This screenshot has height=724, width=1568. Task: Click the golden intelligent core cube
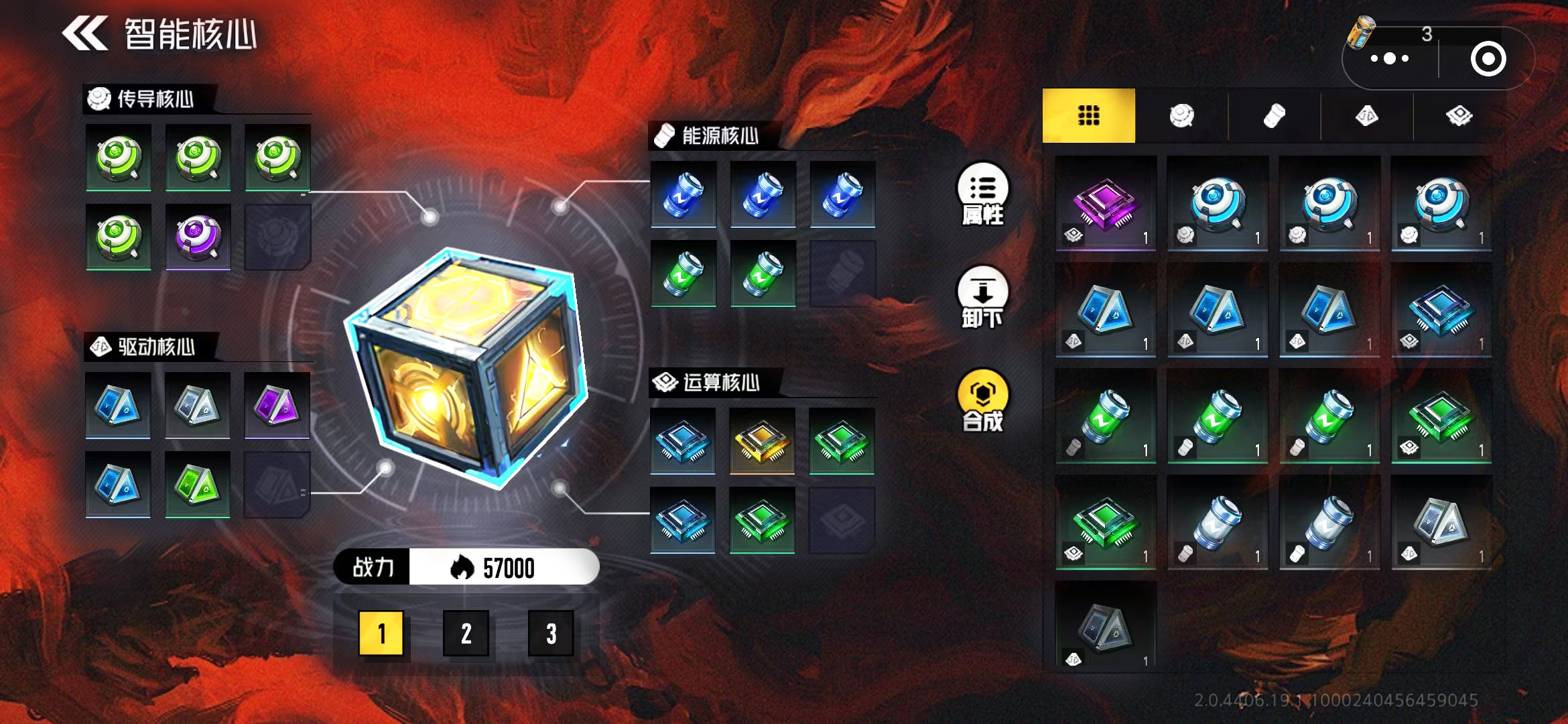[466, 369]
